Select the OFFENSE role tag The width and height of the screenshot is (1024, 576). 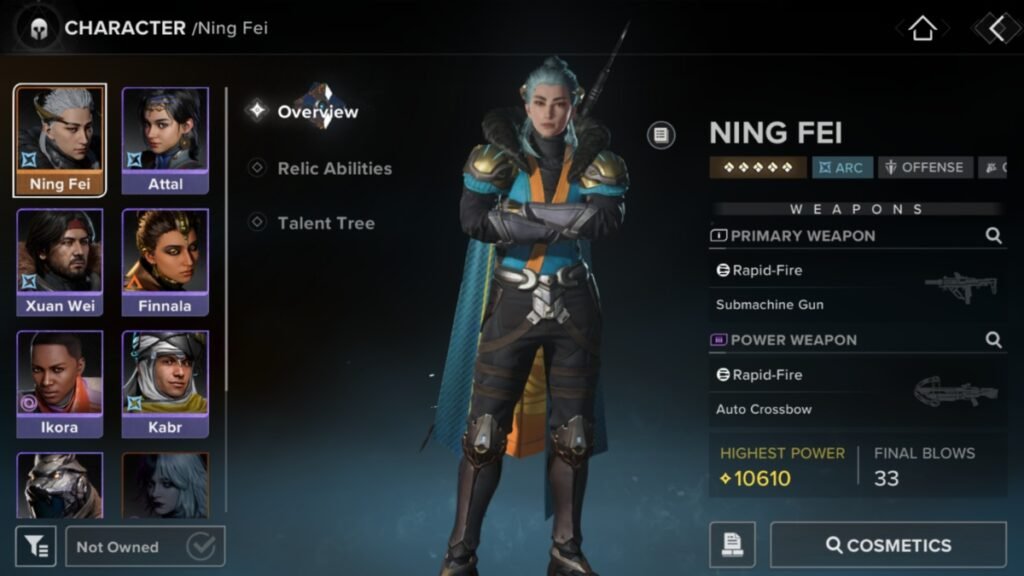pyautogui.click(x=924, y=168)
